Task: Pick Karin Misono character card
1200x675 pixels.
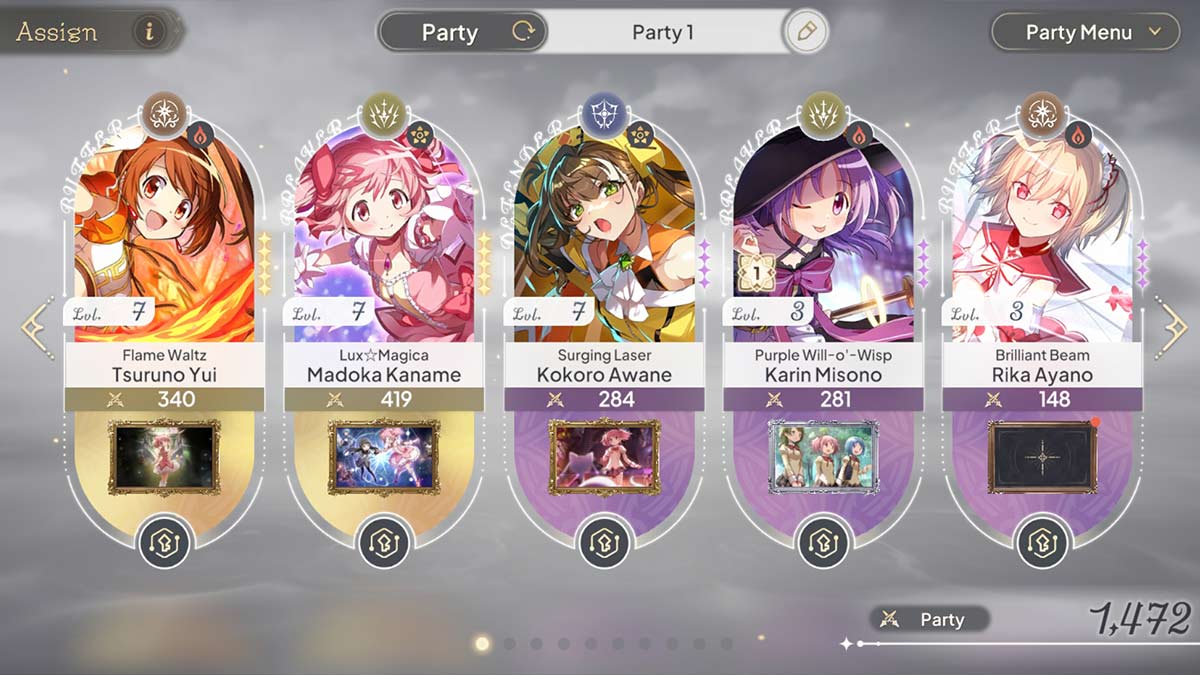Action: 822,240
